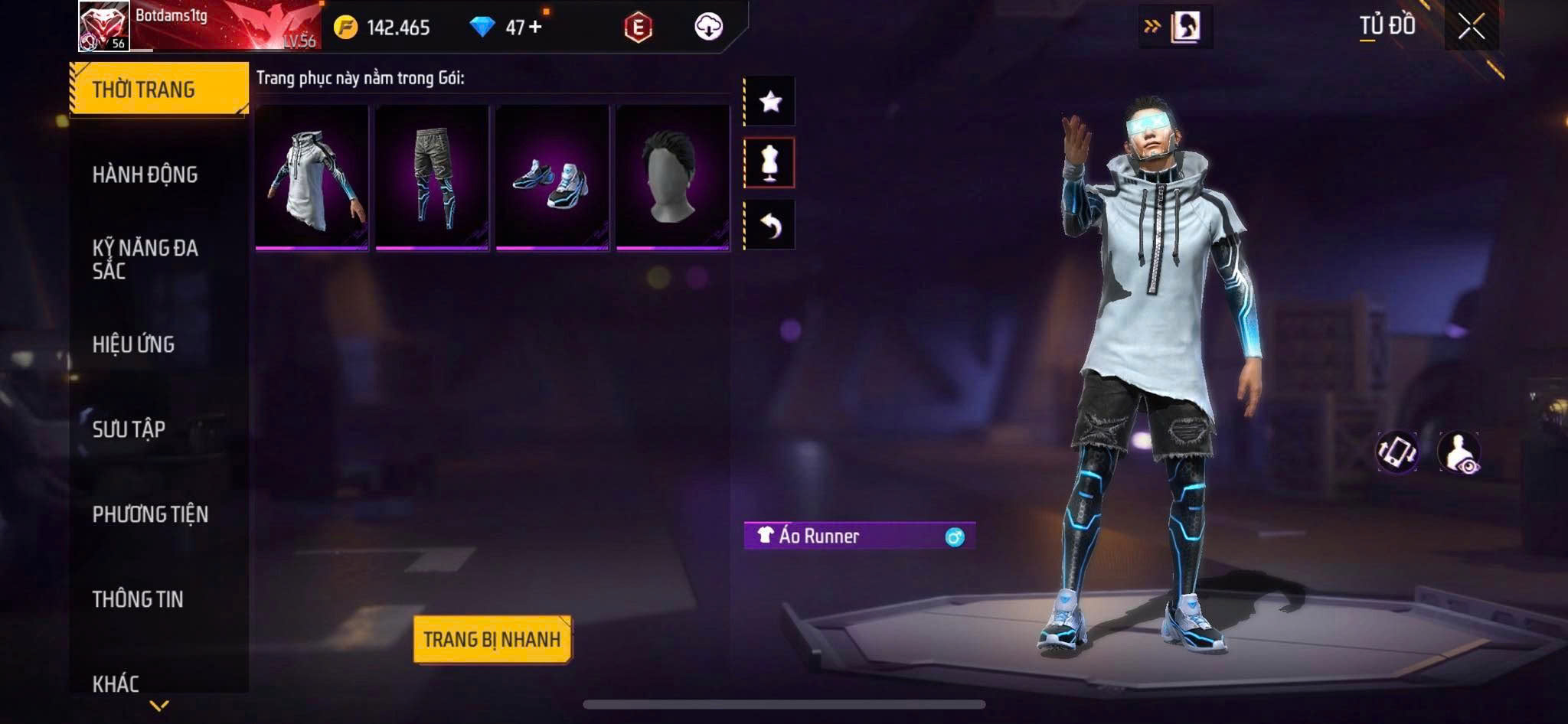Viewport: 1568px width, 724px height.
Task: Click the undo arrow button
Action: coord(770,225)
